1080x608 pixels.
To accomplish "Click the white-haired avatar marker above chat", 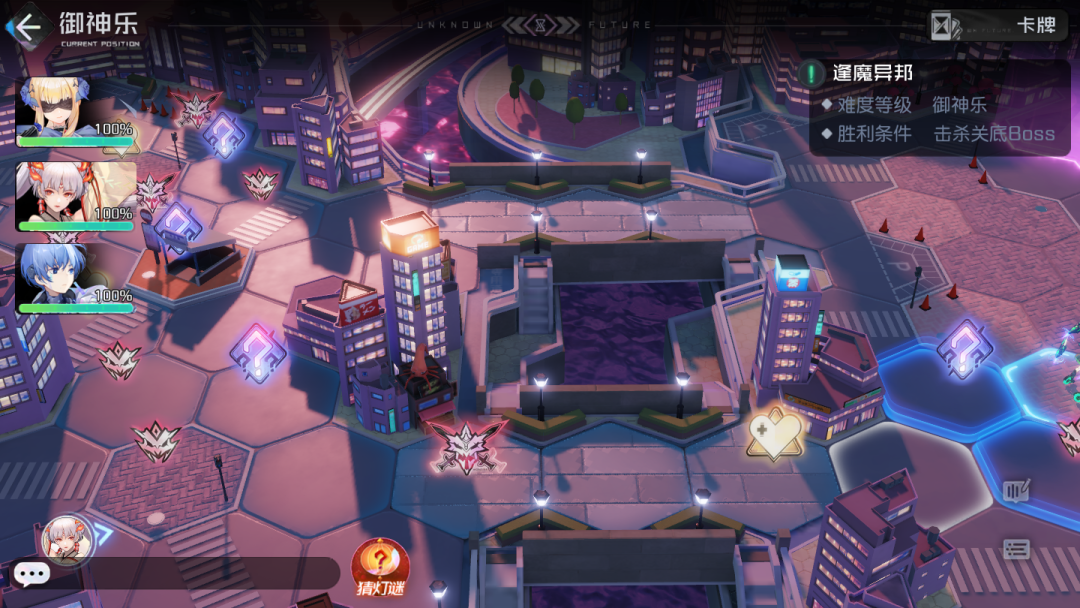I will [x=68, y=540].
